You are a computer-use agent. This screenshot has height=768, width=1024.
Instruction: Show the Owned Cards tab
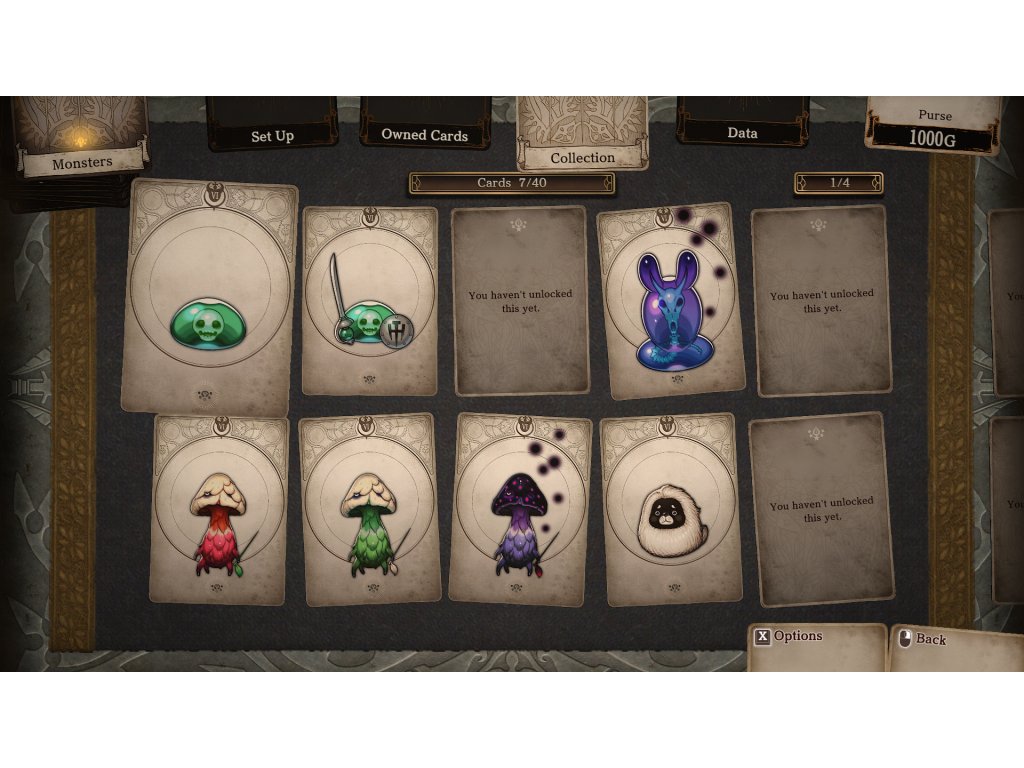(x=425, y=134)
